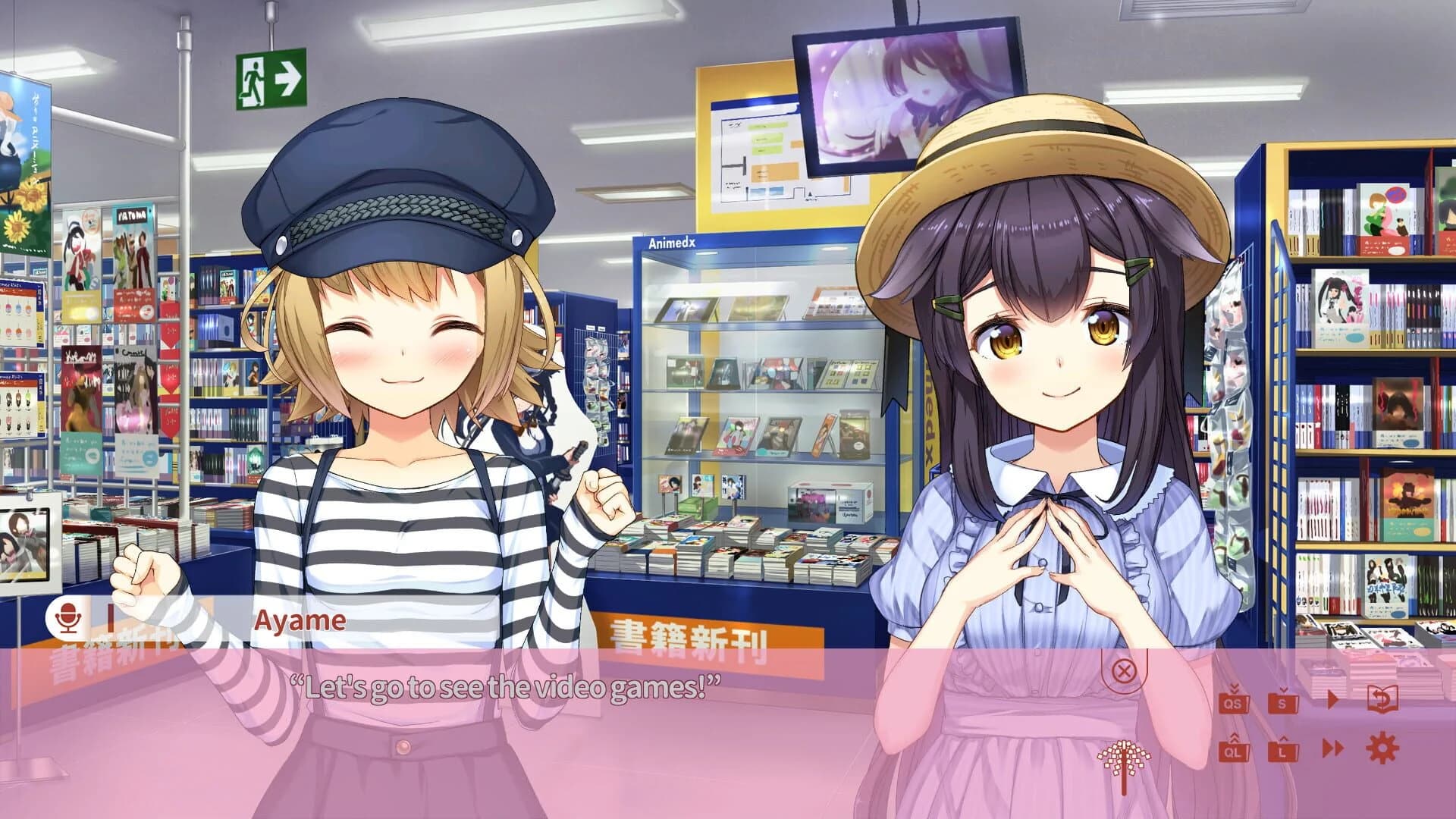The image size is (1456, 819).
Task: Open game settings via the gear icon
Action: tap(1382, 747)
